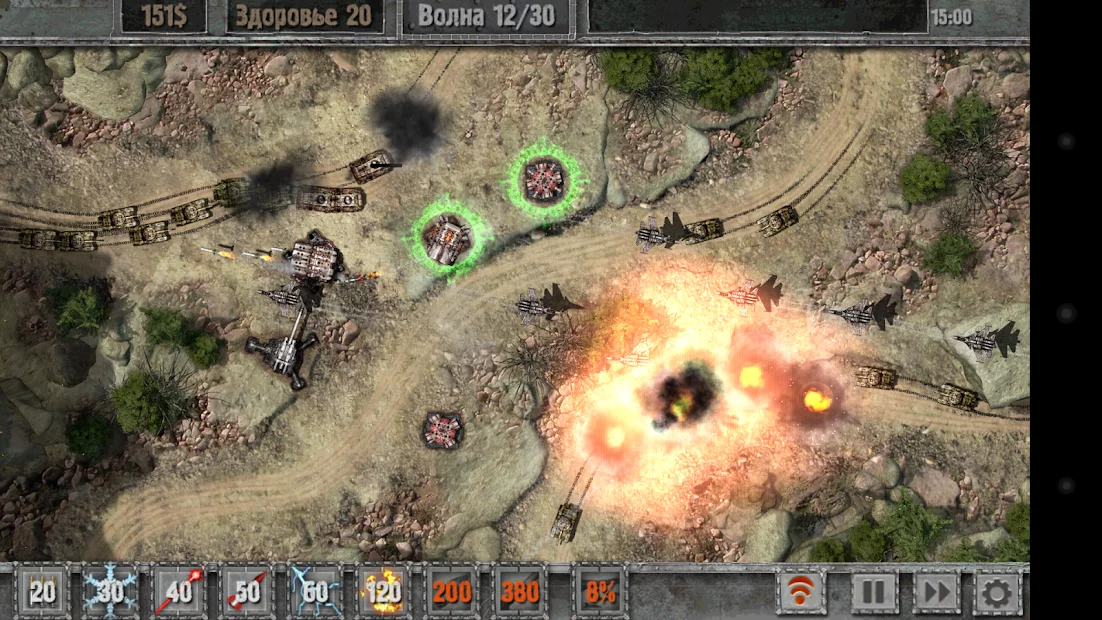Select the lower green-highlighted tower
Viewport: 1102px width, 620px height.
click(448, 238)
